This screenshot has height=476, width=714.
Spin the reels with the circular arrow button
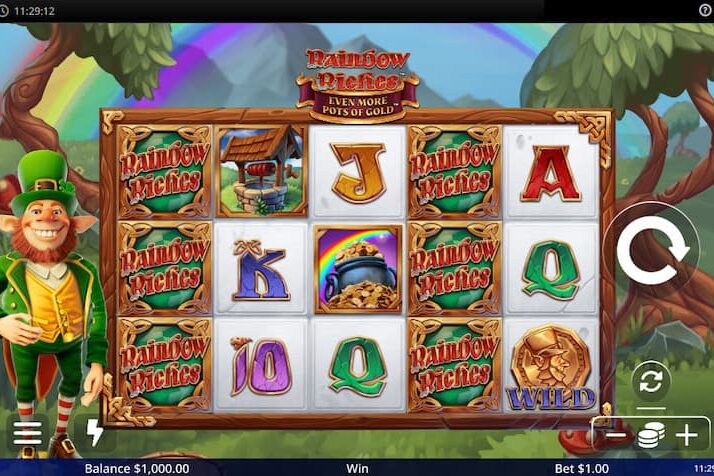coord(652,252)
